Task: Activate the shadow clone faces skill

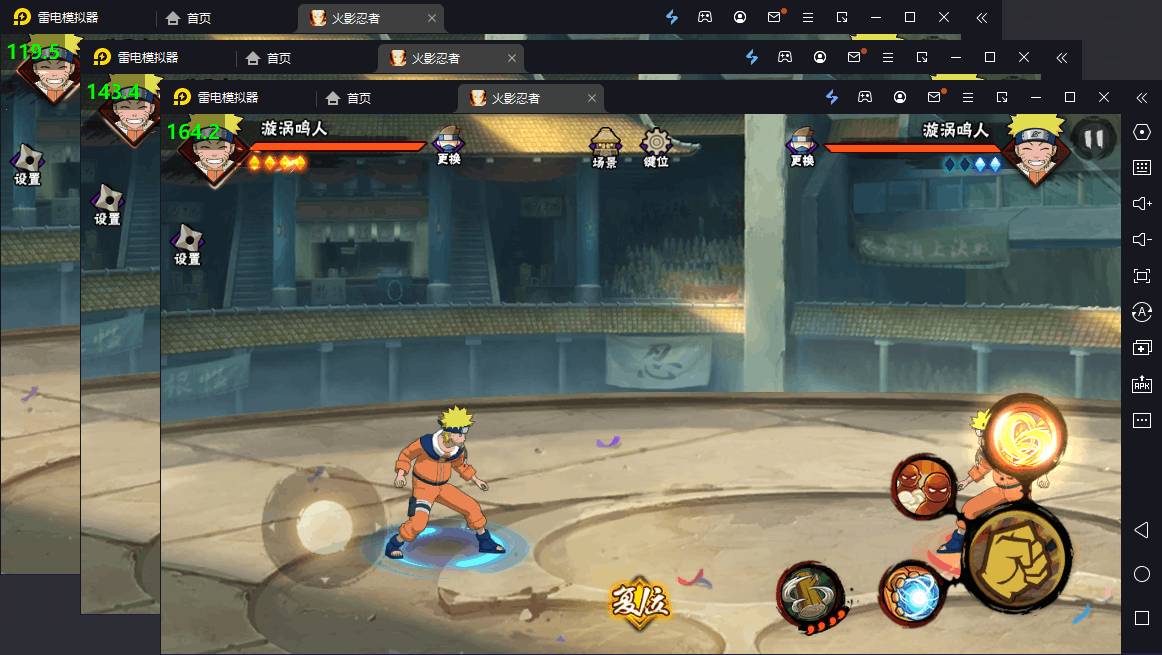Action: click(x=925, y=486)
